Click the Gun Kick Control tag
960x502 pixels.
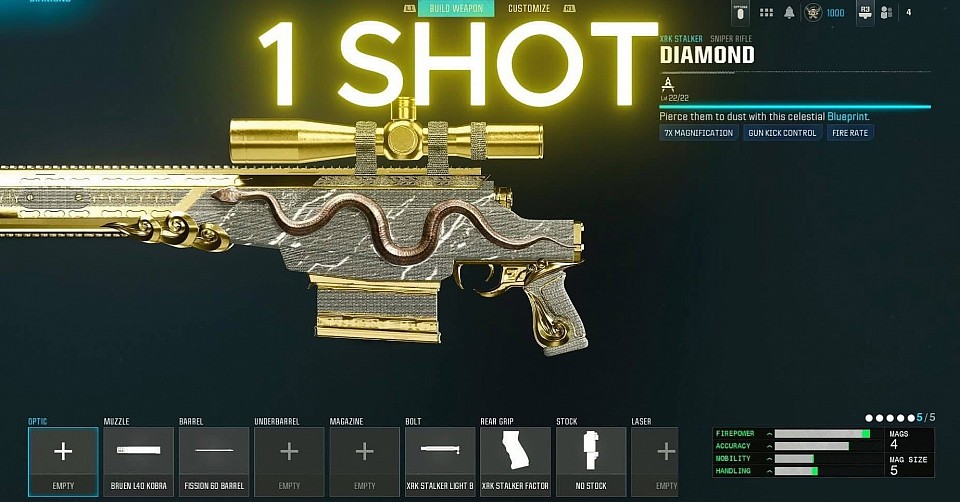tap(782, 133)
